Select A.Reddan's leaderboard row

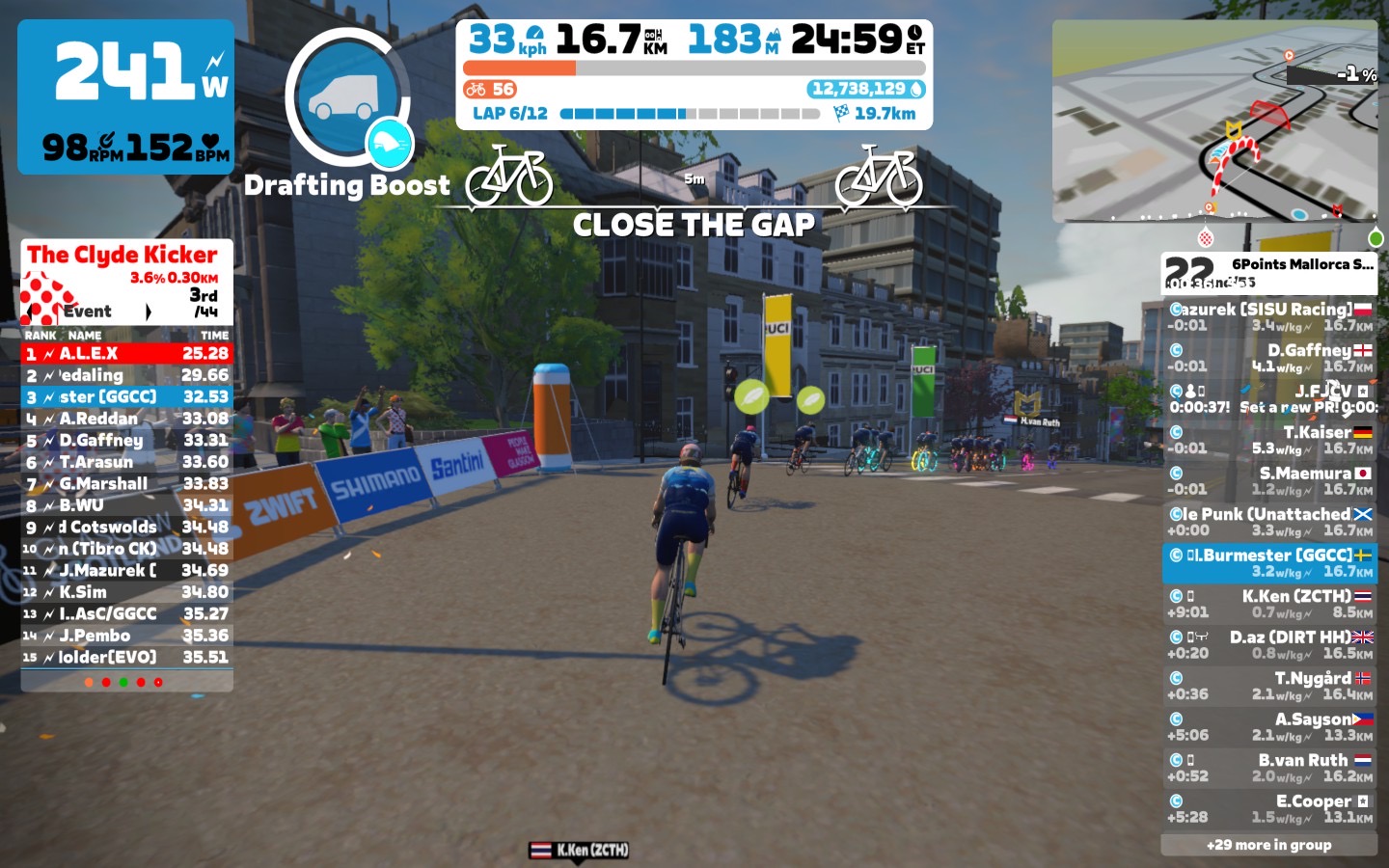point(126,419)
